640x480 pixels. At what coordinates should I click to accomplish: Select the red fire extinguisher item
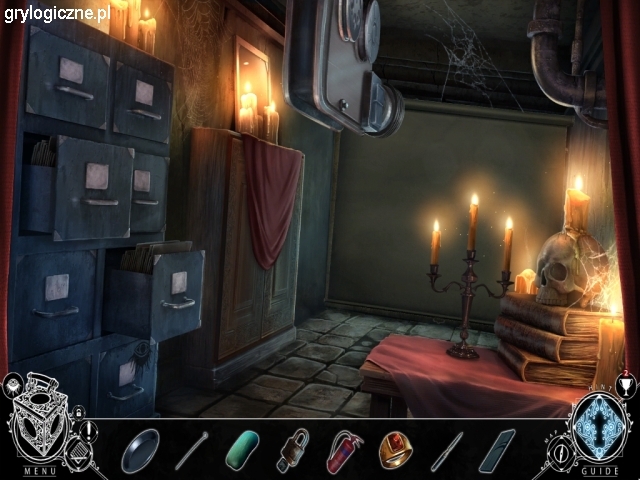[x=344, y=450]
